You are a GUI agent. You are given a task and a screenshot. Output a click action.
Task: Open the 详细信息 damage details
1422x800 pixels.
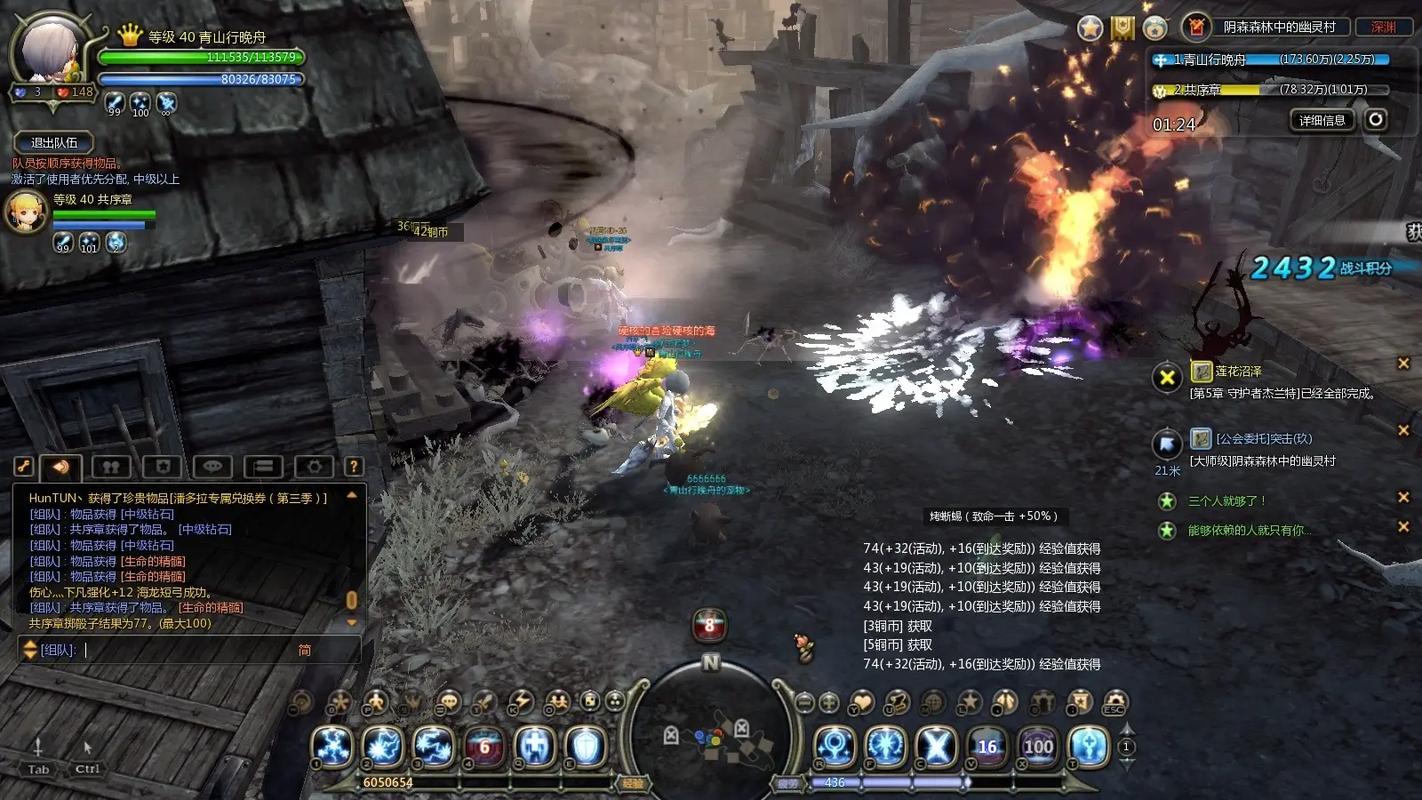click(x=1322, y=120)
